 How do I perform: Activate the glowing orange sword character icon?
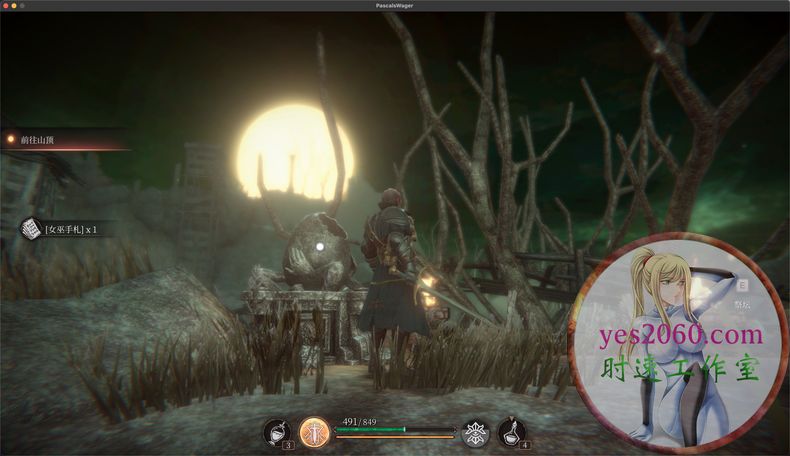pos(315,432)
